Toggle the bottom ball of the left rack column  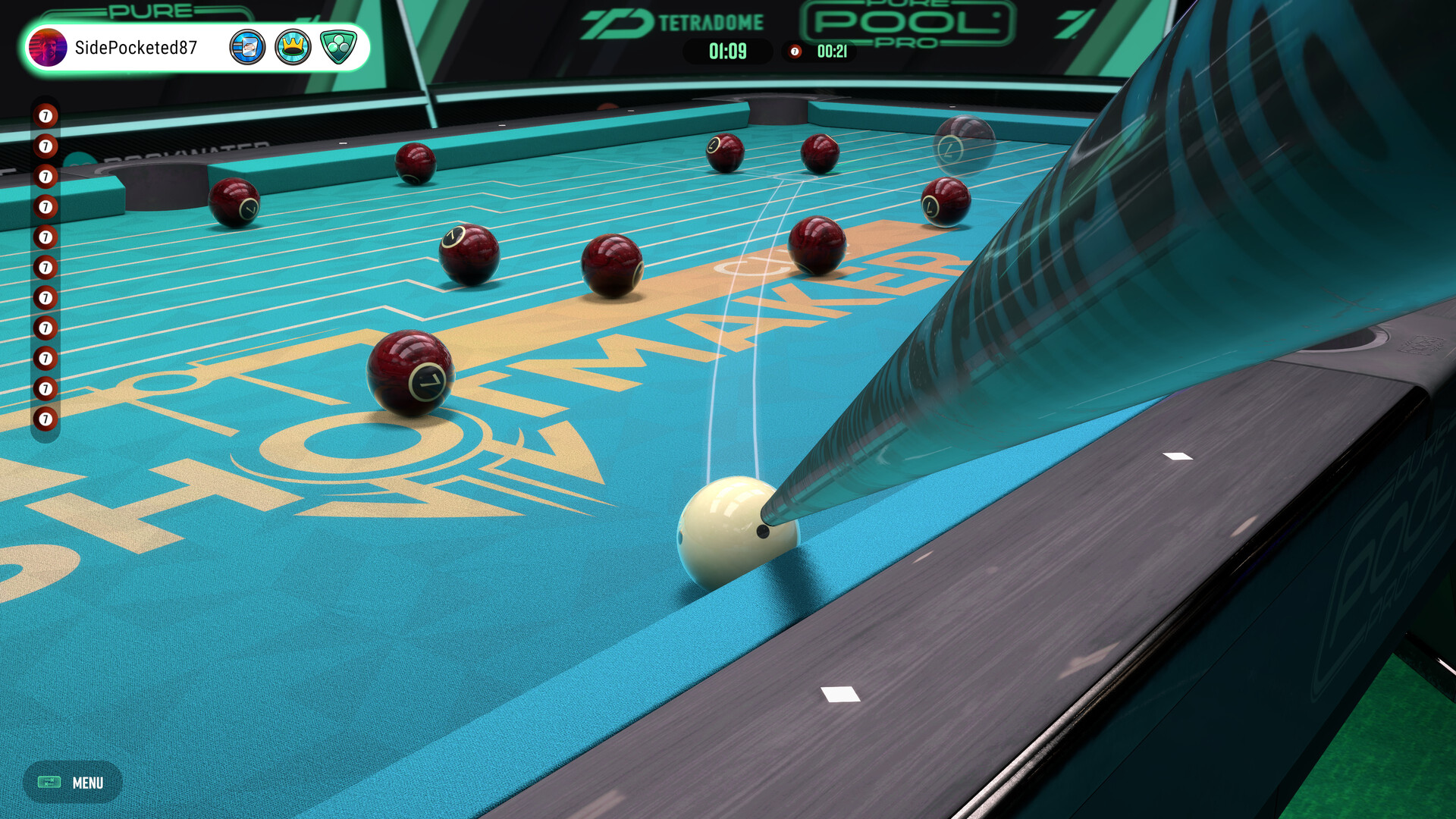tap(45, 417)
